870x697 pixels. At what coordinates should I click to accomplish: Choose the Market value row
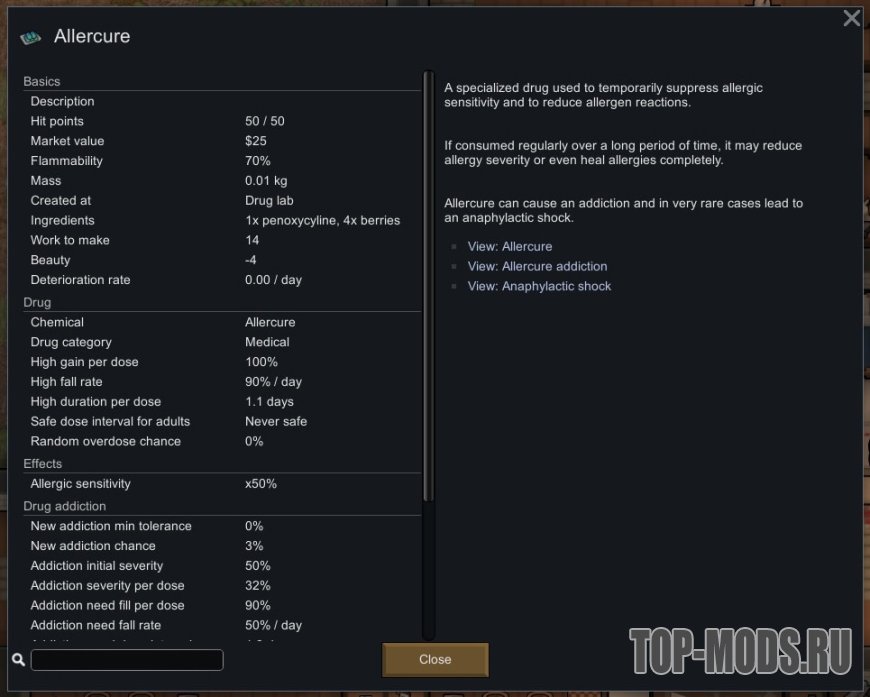coord(222,141)
